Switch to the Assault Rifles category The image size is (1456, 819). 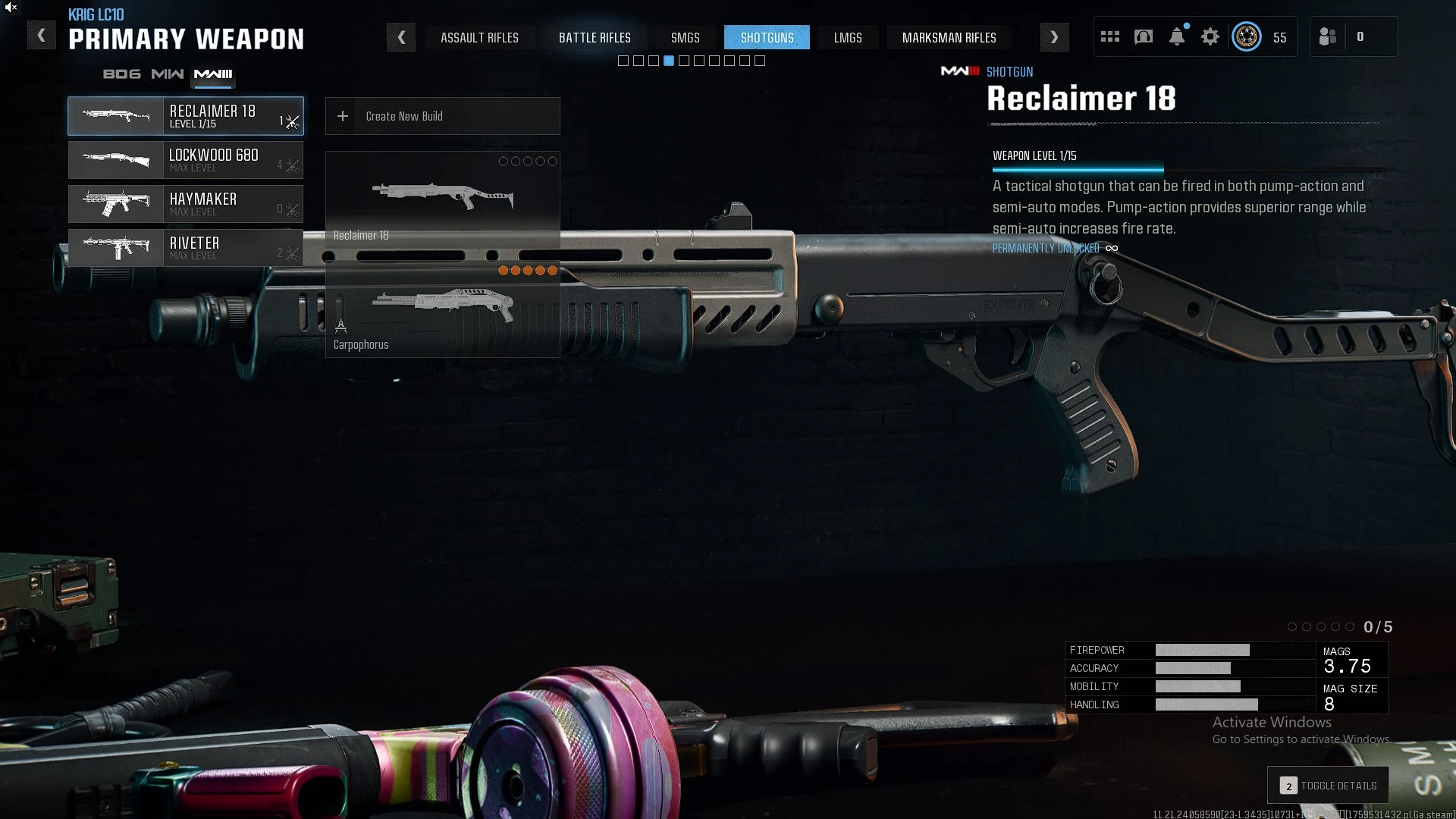click(x=479, y=38)
